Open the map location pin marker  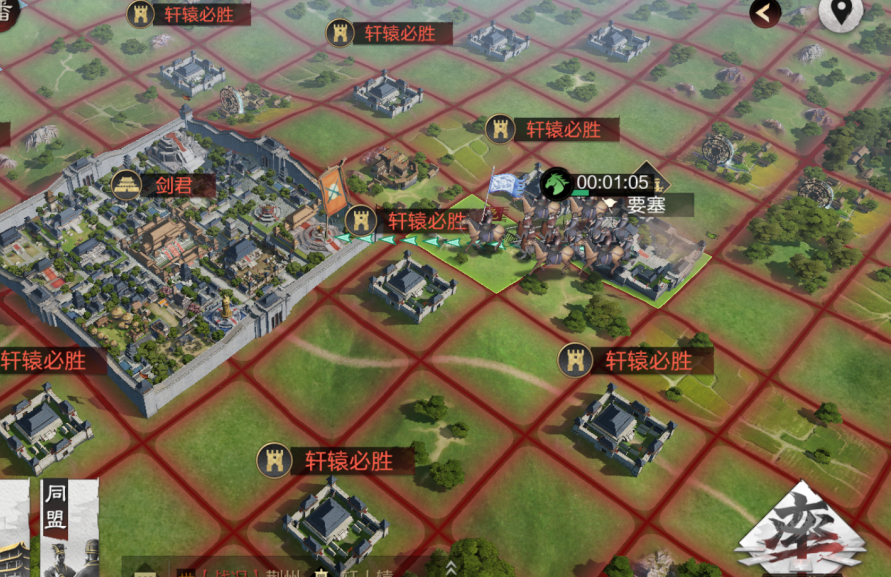(x=841, y=13)
